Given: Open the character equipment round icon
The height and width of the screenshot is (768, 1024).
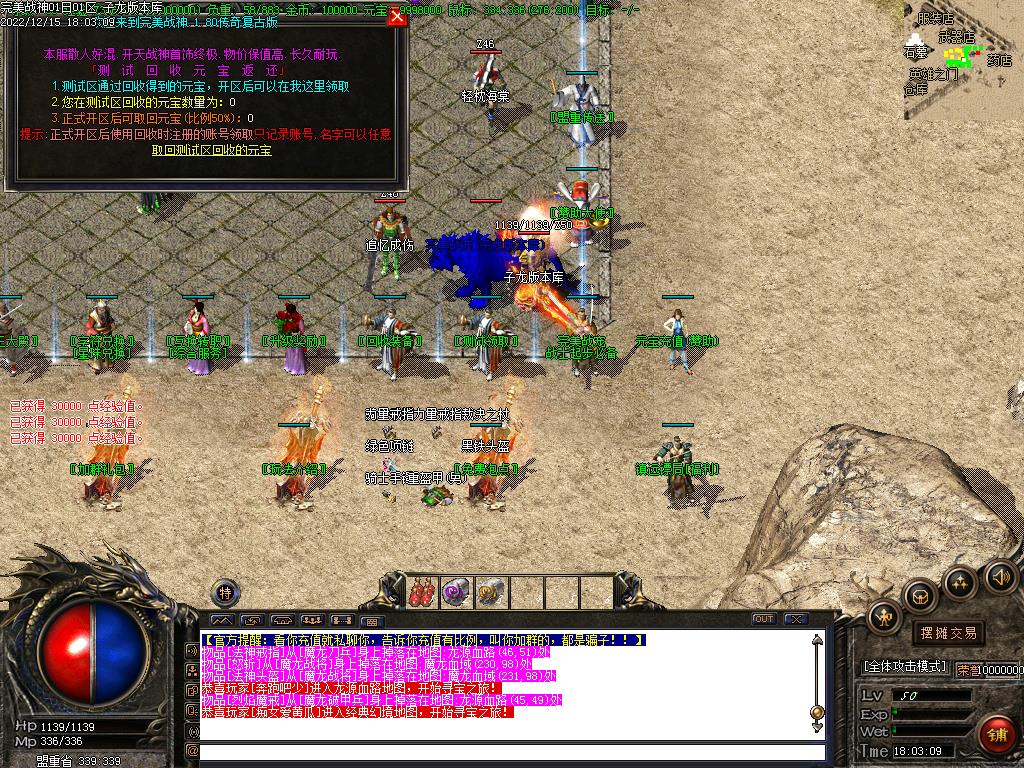Looking at the screenshot, I should coord(885,619).
